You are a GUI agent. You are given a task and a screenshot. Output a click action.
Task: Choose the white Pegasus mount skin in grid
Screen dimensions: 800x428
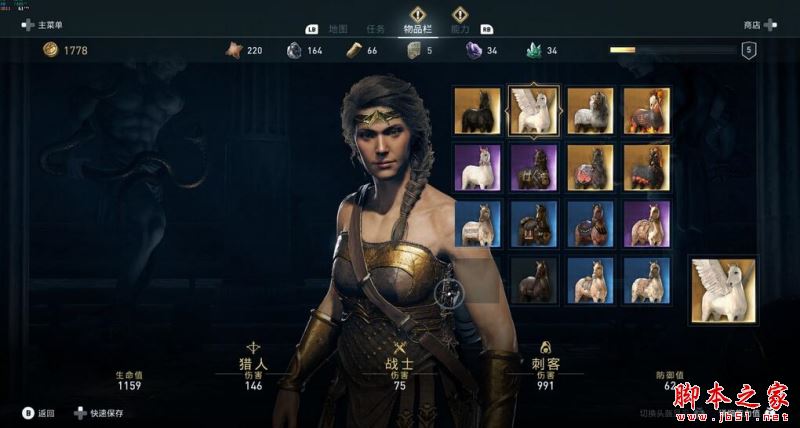tap(532, 109)
